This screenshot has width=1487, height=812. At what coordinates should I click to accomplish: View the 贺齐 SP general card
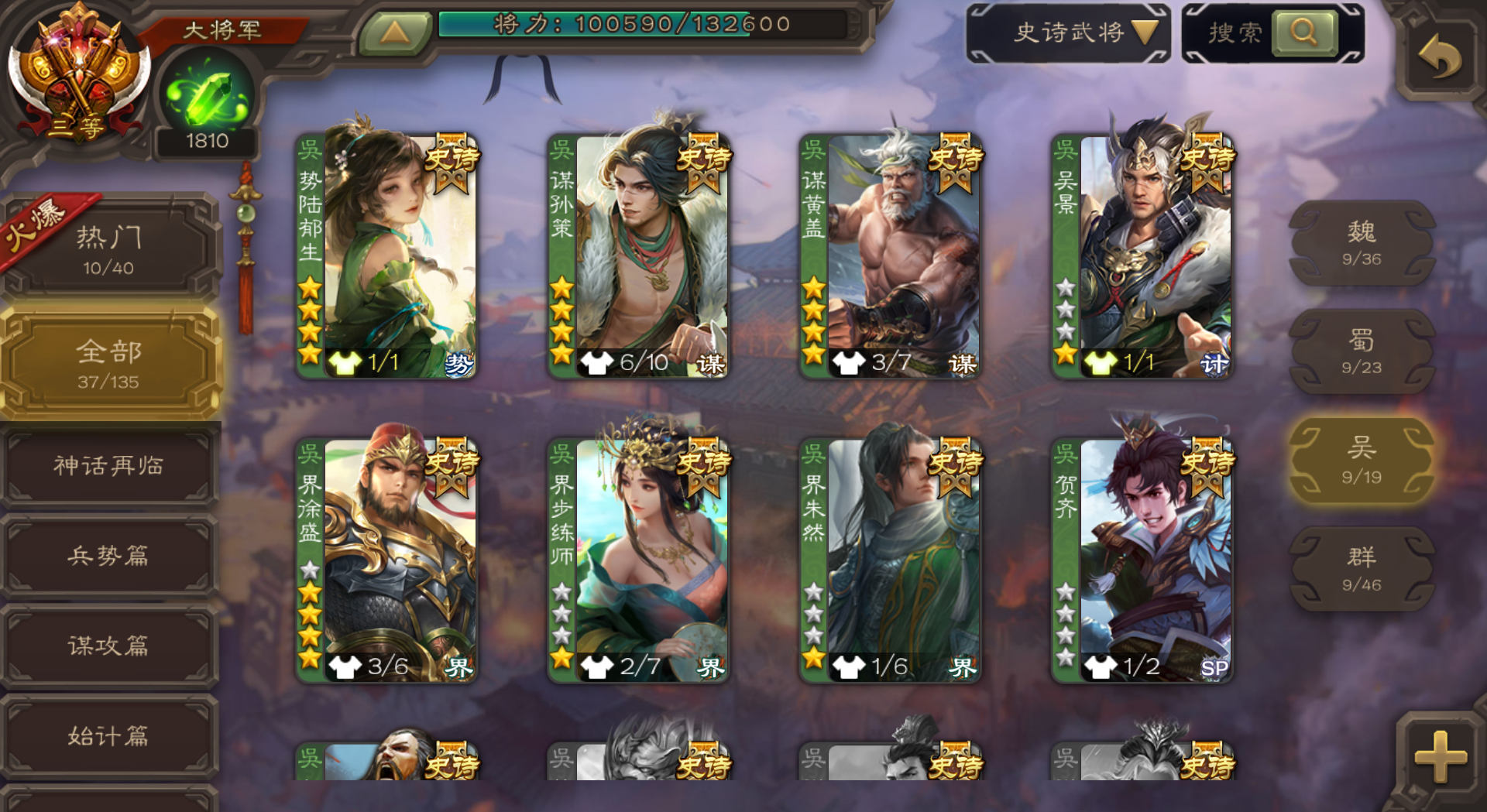click(1142, 560)
